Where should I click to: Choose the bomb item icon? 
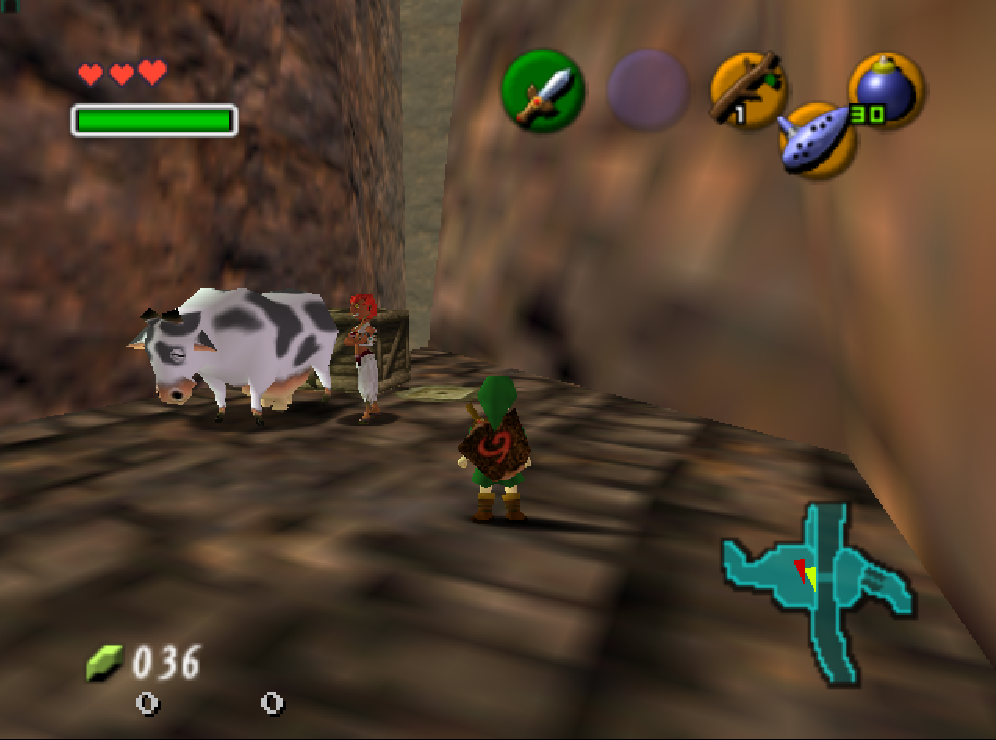click(886, 90)
